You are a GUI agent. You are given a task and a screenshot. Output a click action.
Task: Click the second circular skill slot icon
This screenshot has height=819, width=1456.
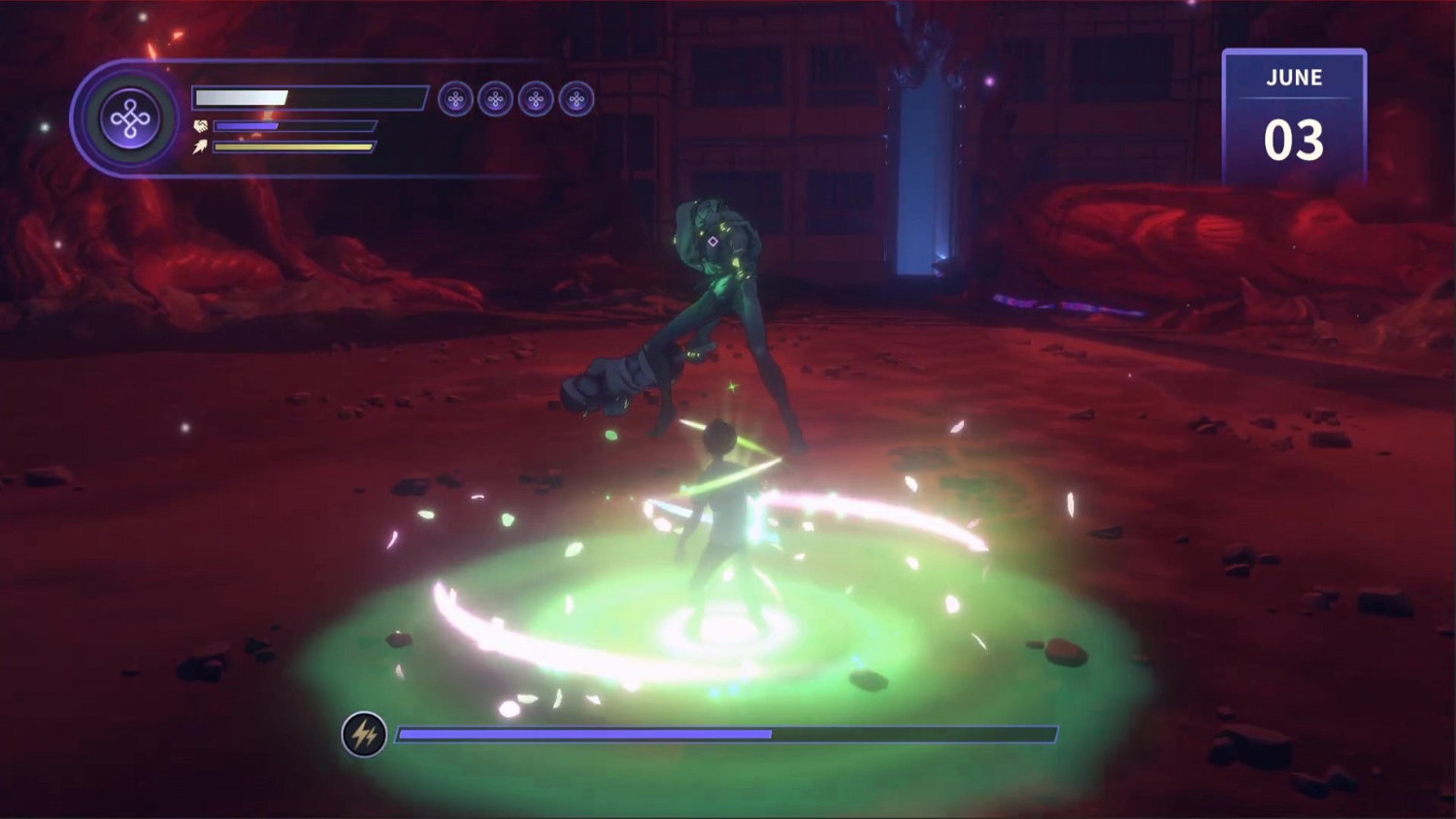(x=495, y=98)
